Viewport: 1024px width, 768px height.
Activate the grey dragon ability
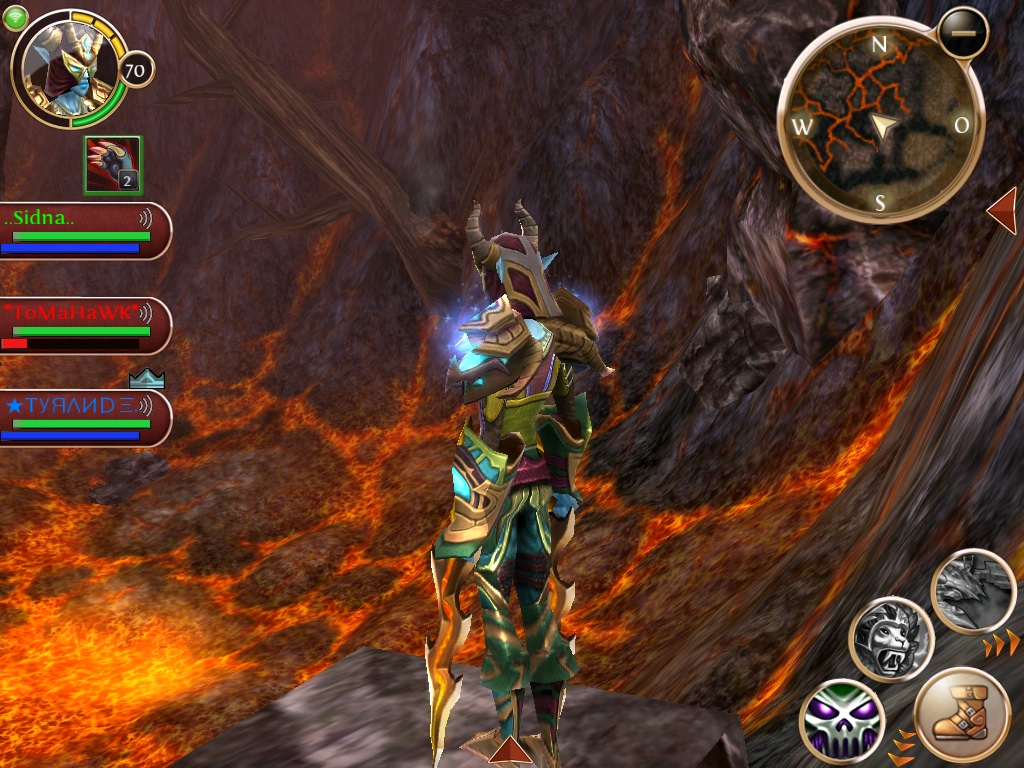coord(974,591)
